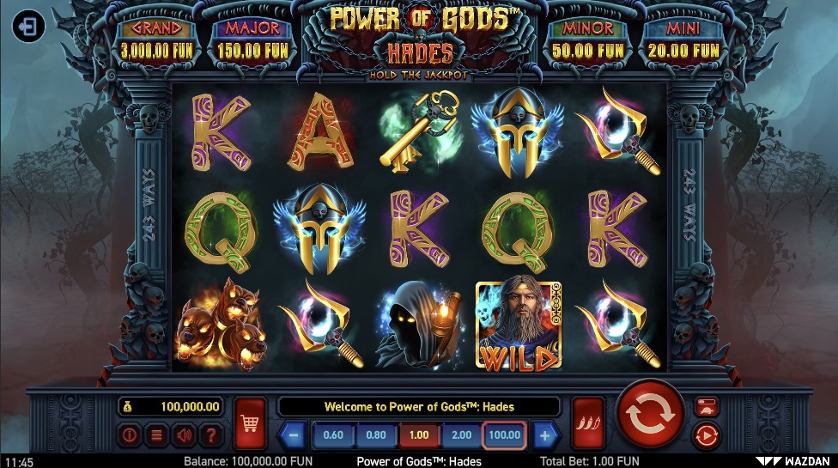Viewport: 838px width, 468px height.
Task: Select the 100.00 bet value
Action: tap(506, 435)
